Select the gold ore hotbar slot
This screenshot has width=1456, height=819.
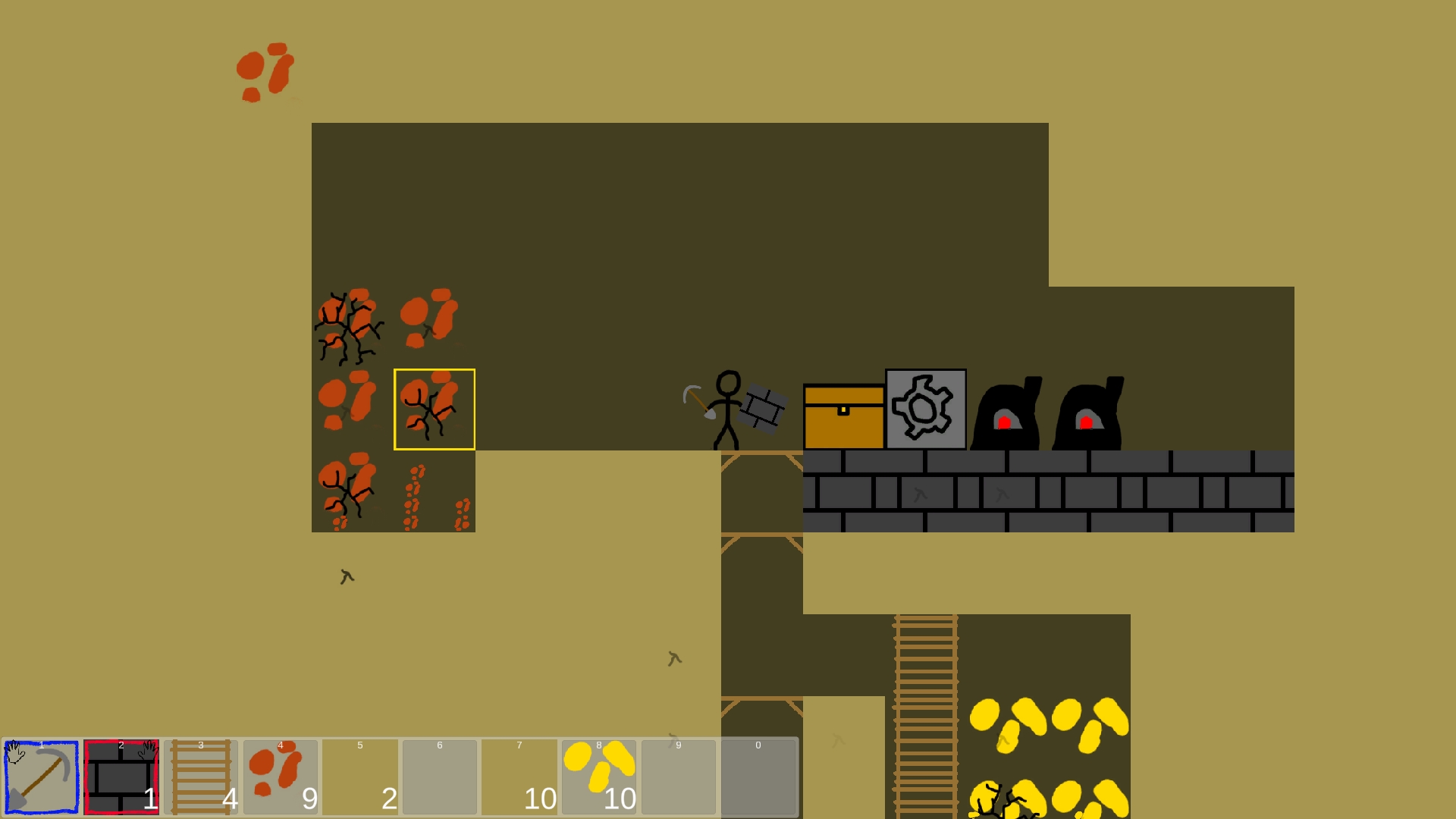tap(599, 777)
